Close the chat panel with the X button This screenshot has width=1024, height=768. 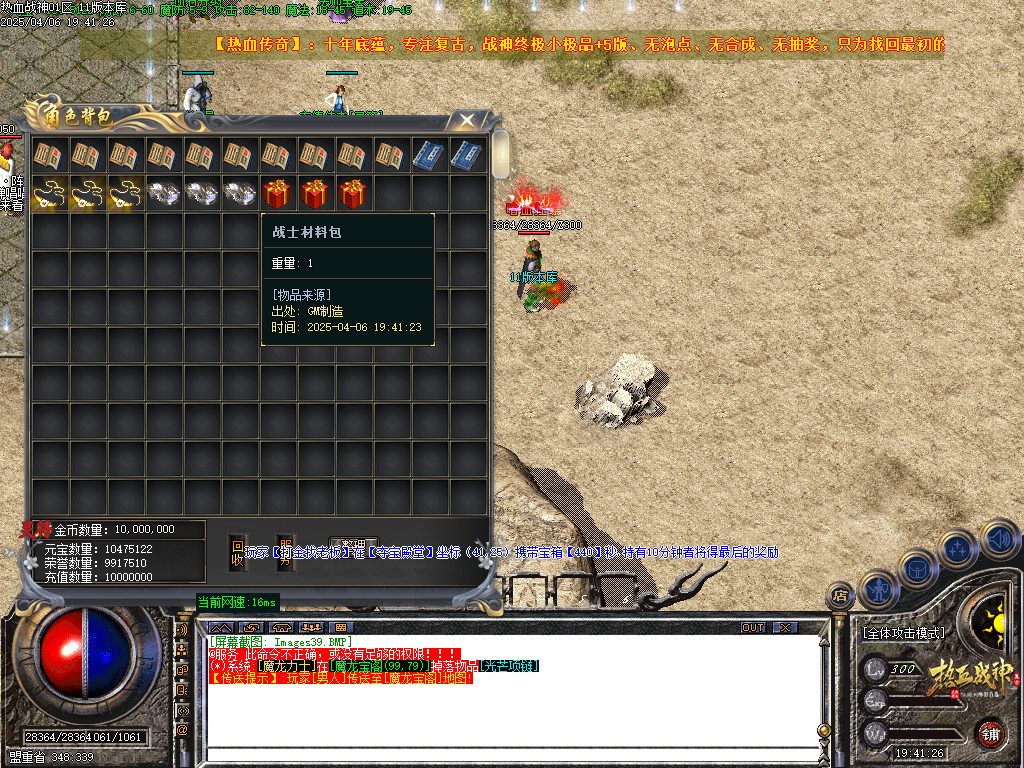(786, 628)
